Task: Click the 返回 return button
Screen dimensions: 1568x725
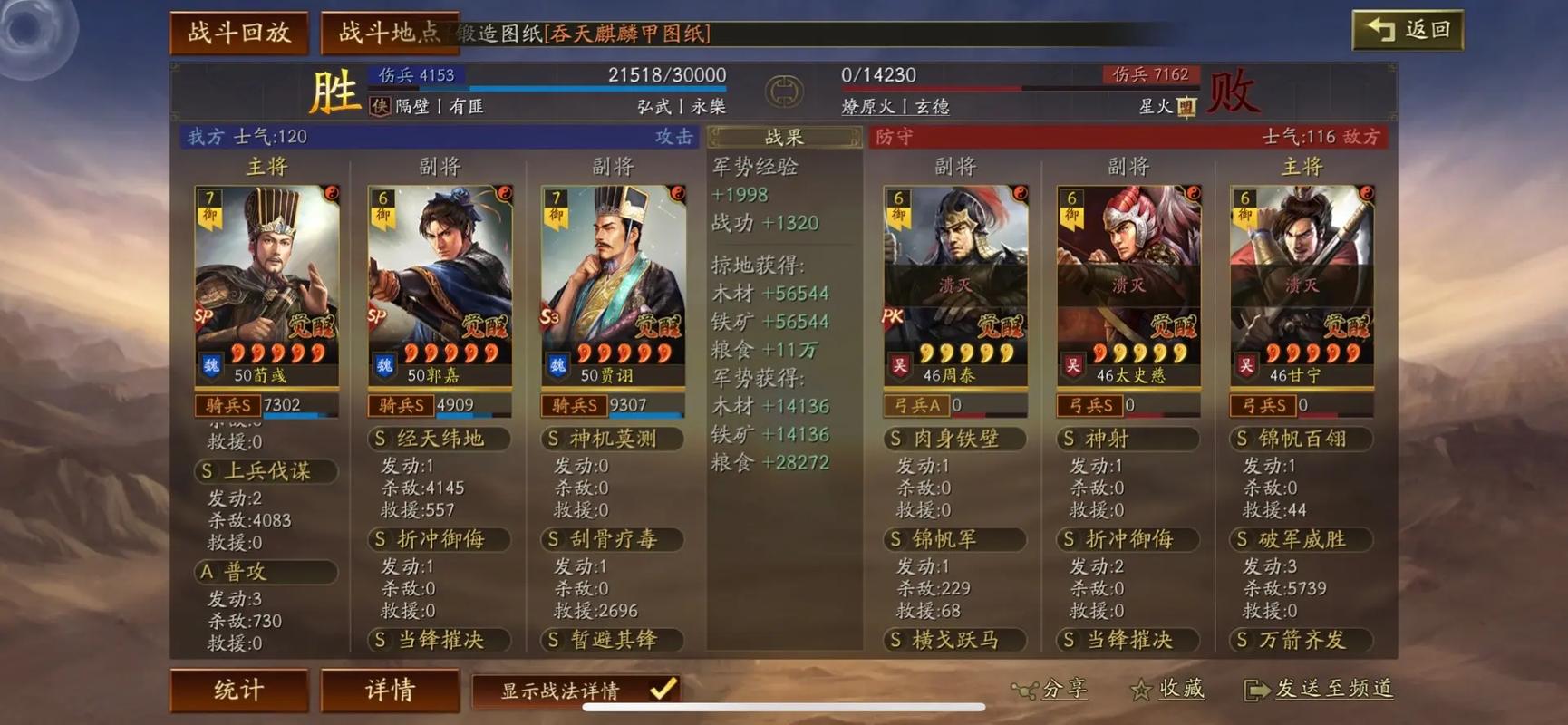Action: click(x=1408, y=28)
